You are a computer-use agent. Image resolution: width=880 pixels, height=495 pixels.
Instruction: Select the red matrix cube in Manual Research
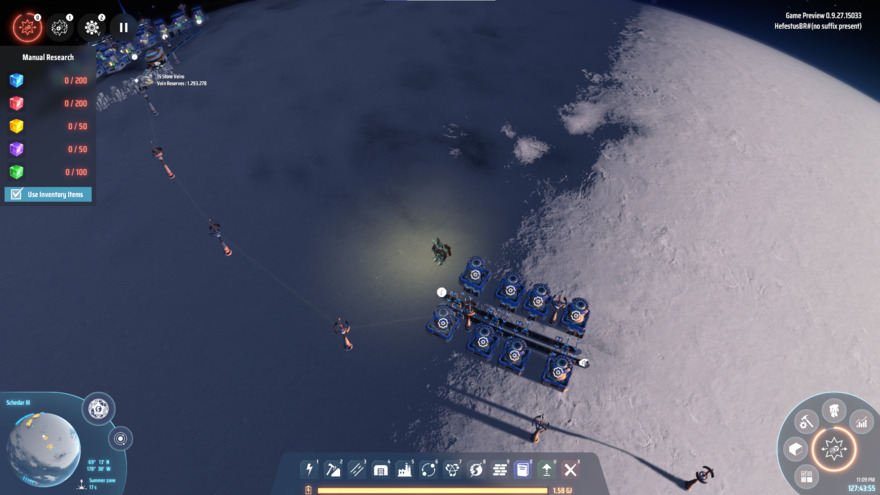[x=16, y=104]
